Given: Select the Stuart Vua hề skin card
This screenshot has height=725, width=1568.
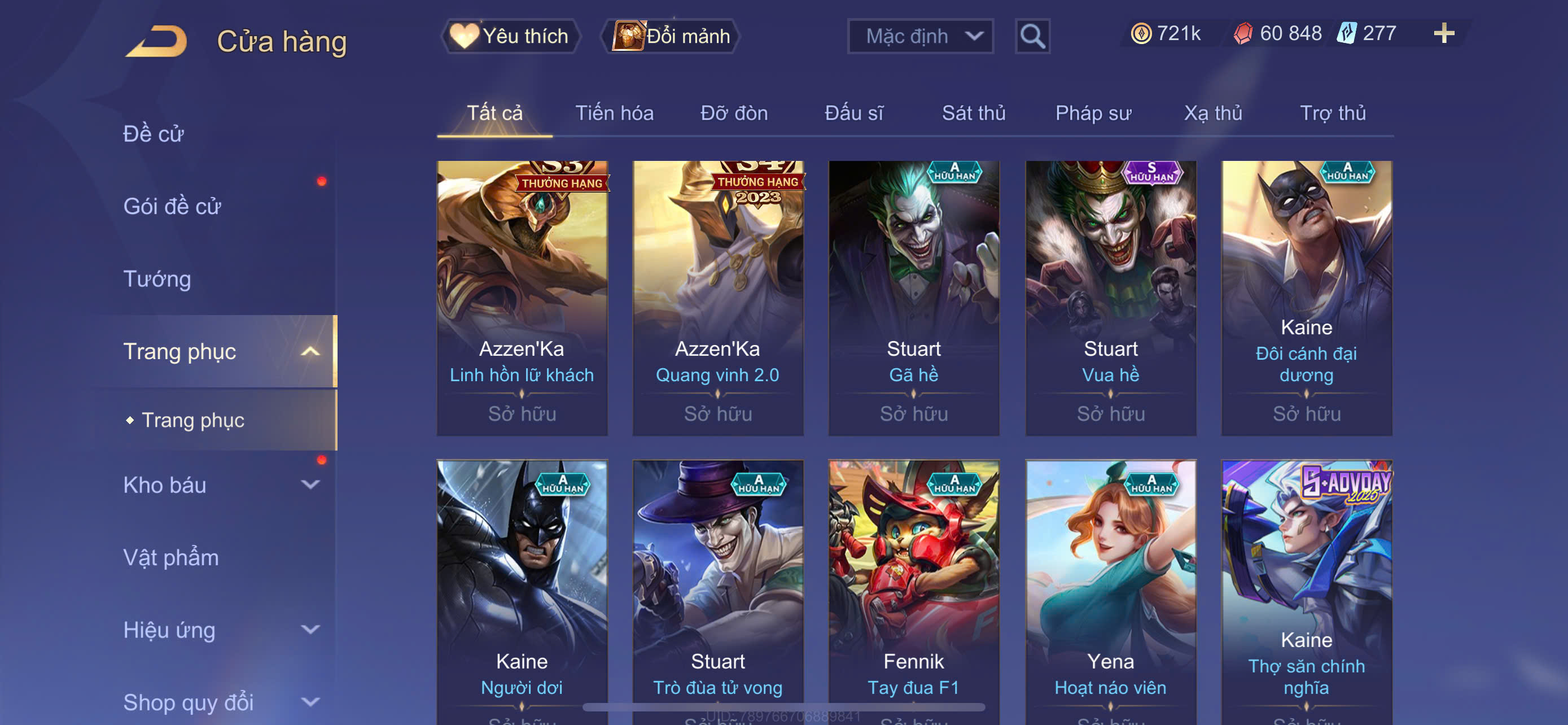Looking at the screenshot, I should point(1110,298).
